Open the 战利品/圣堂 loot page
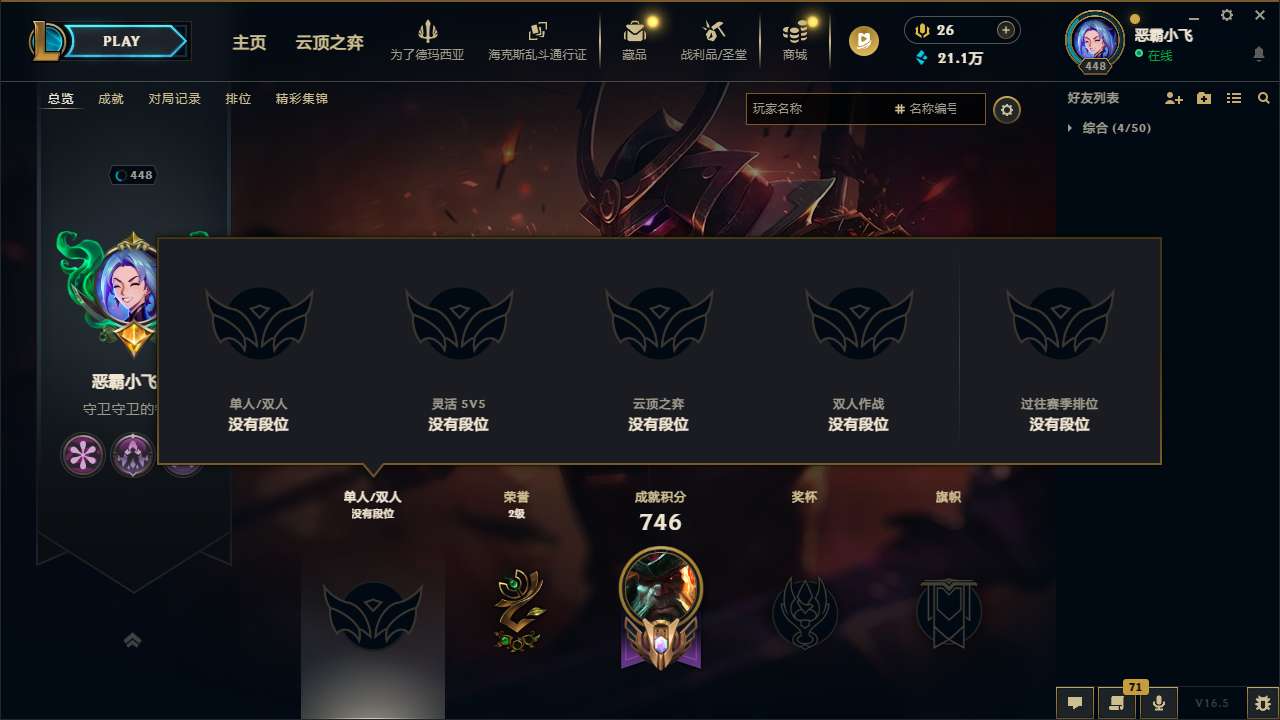Viewport: 1280px width, 720px height. (x=713, y=40)
